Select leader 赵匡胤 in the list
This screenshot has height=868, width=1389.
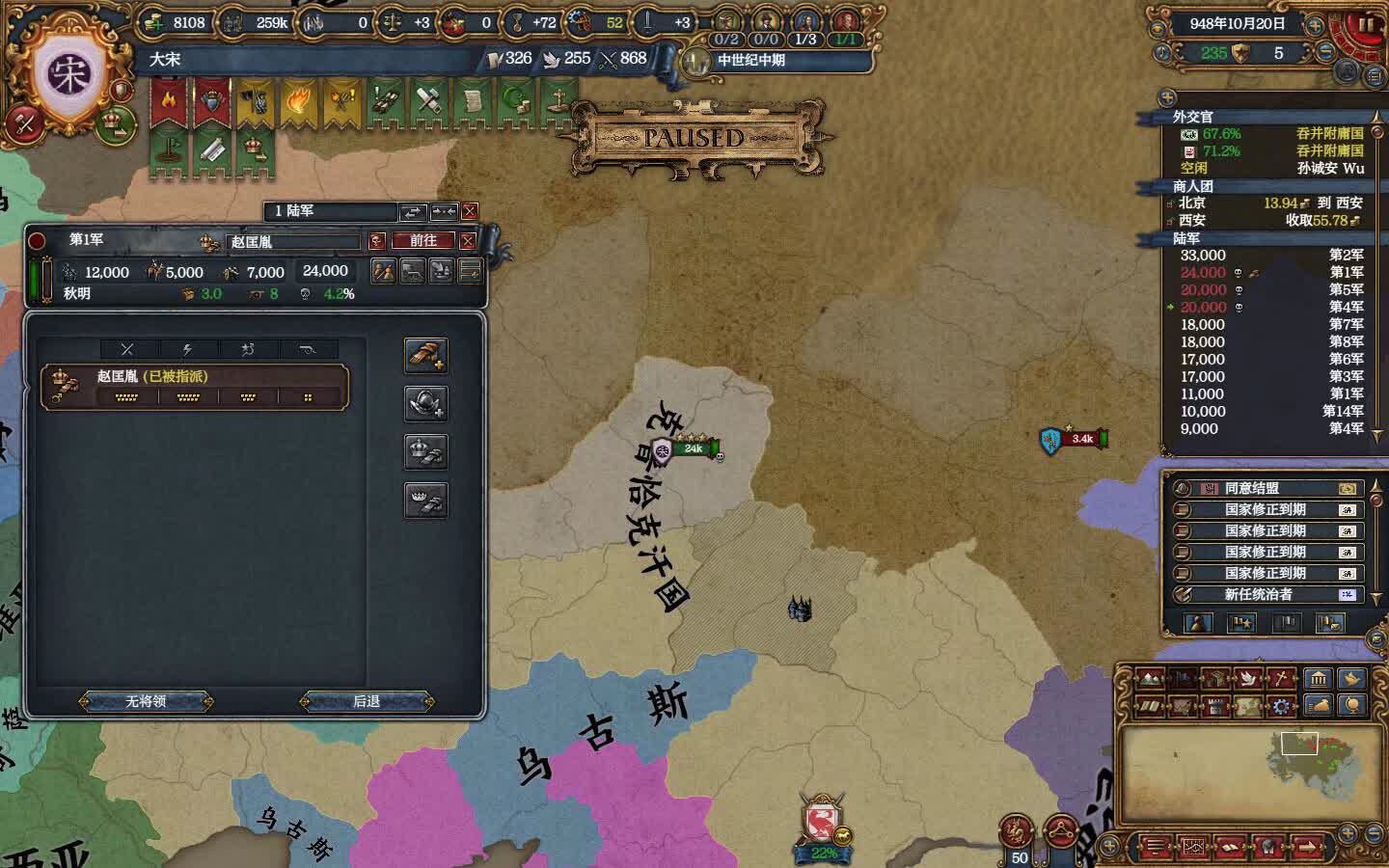click(x=195, y=386)
